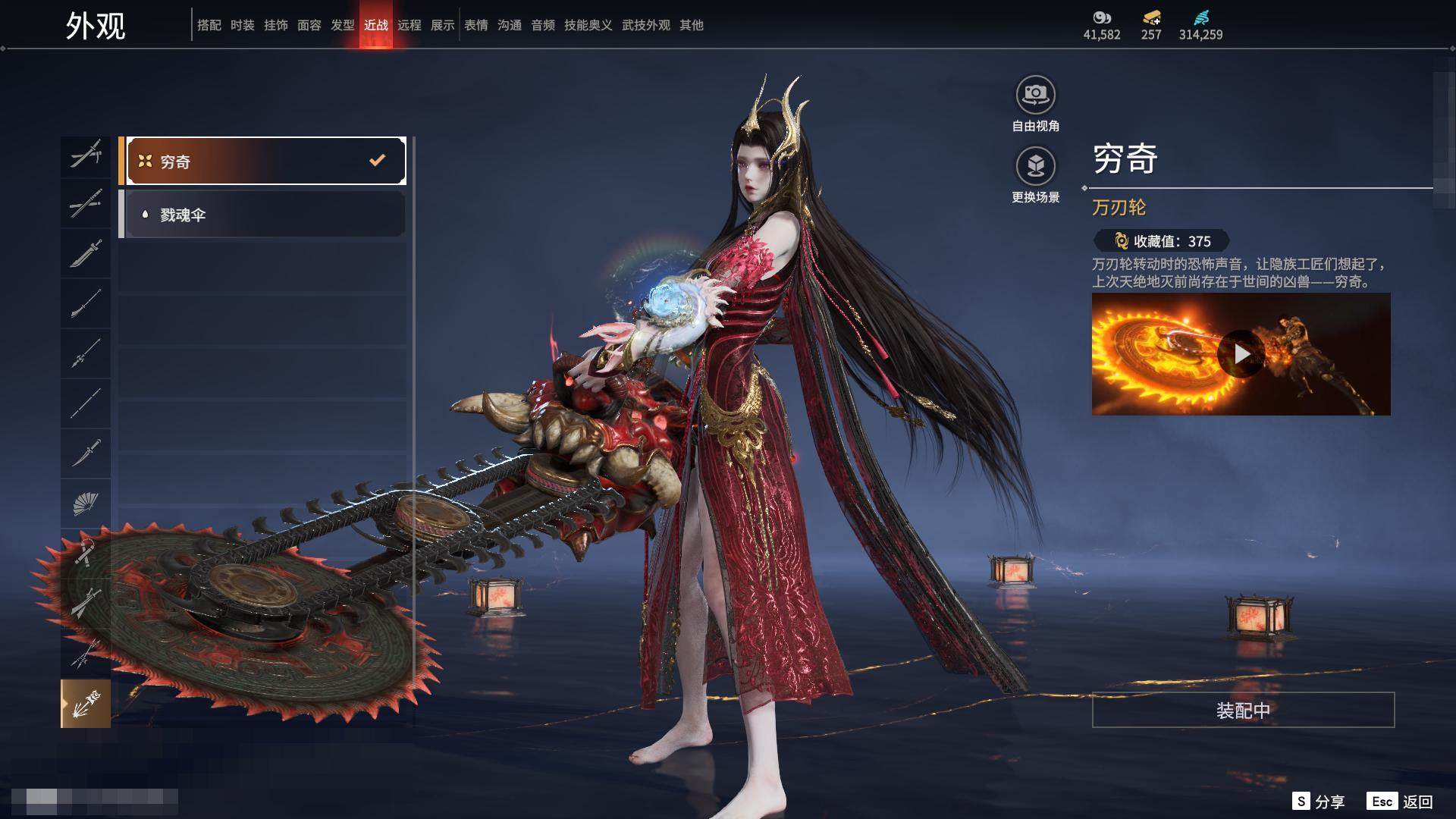
Task: Select the 穷奇 skin entry
Action: [263, 161]
